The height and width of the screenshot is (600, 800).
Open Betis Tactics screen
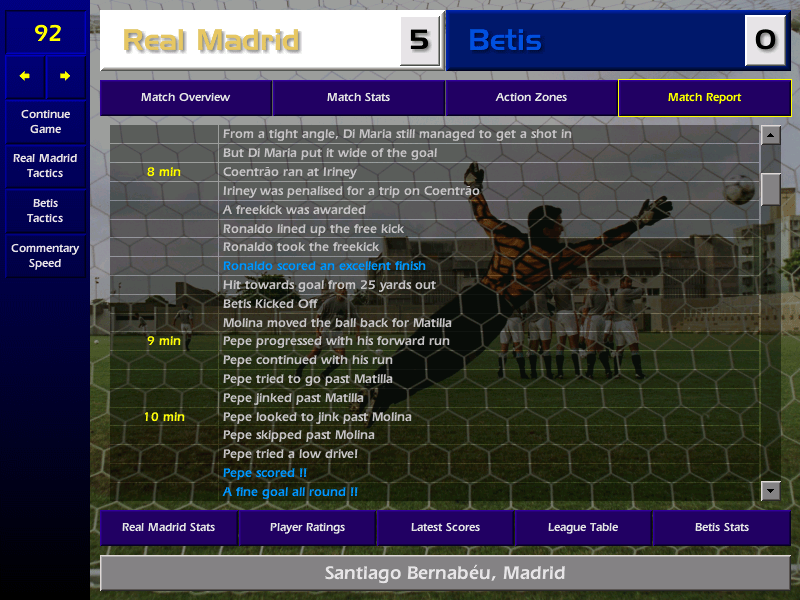click(x=45, y=211)
